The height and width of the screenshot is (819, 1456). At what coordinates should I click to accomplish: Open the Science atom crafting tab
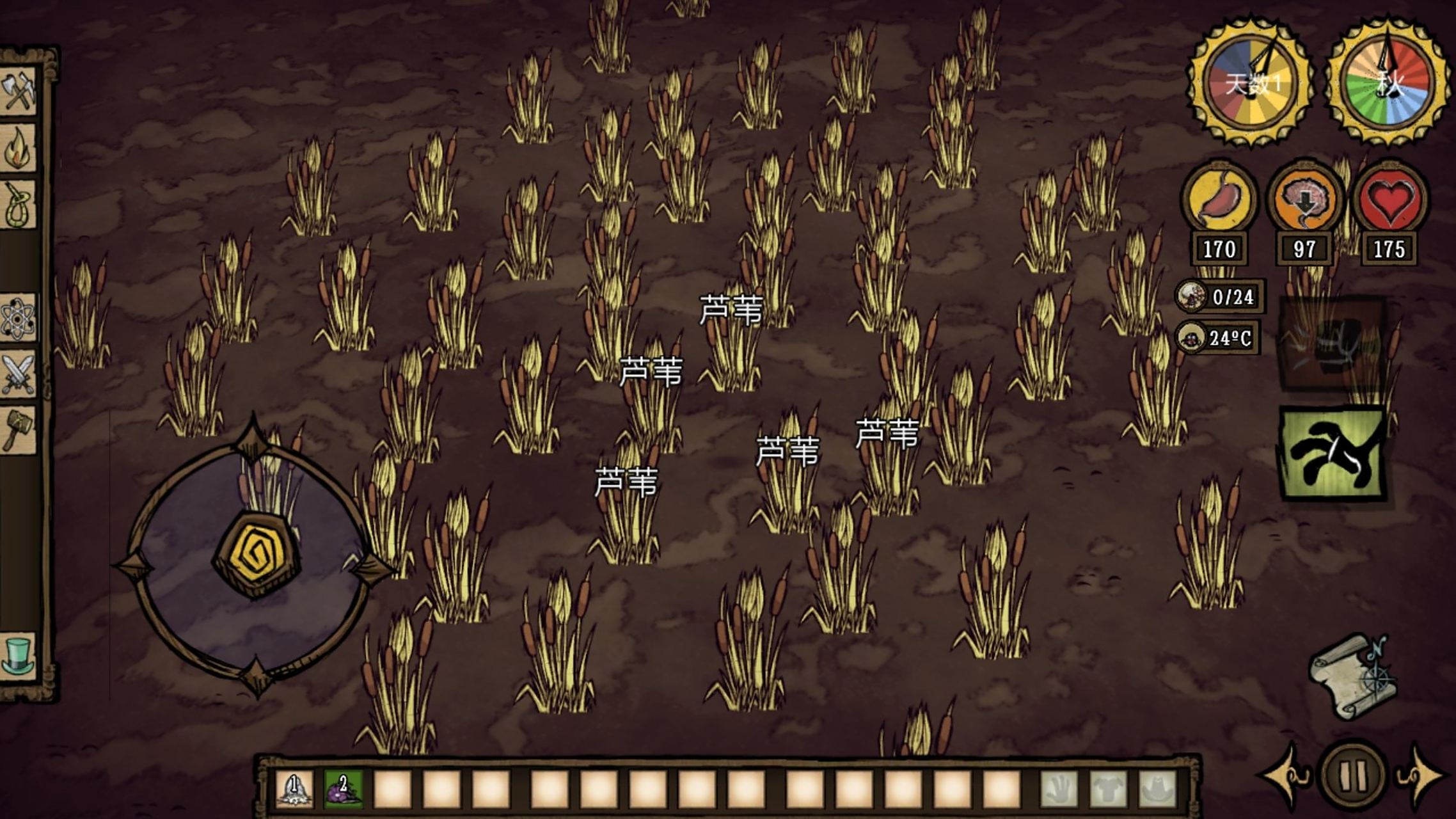(19, 318)
